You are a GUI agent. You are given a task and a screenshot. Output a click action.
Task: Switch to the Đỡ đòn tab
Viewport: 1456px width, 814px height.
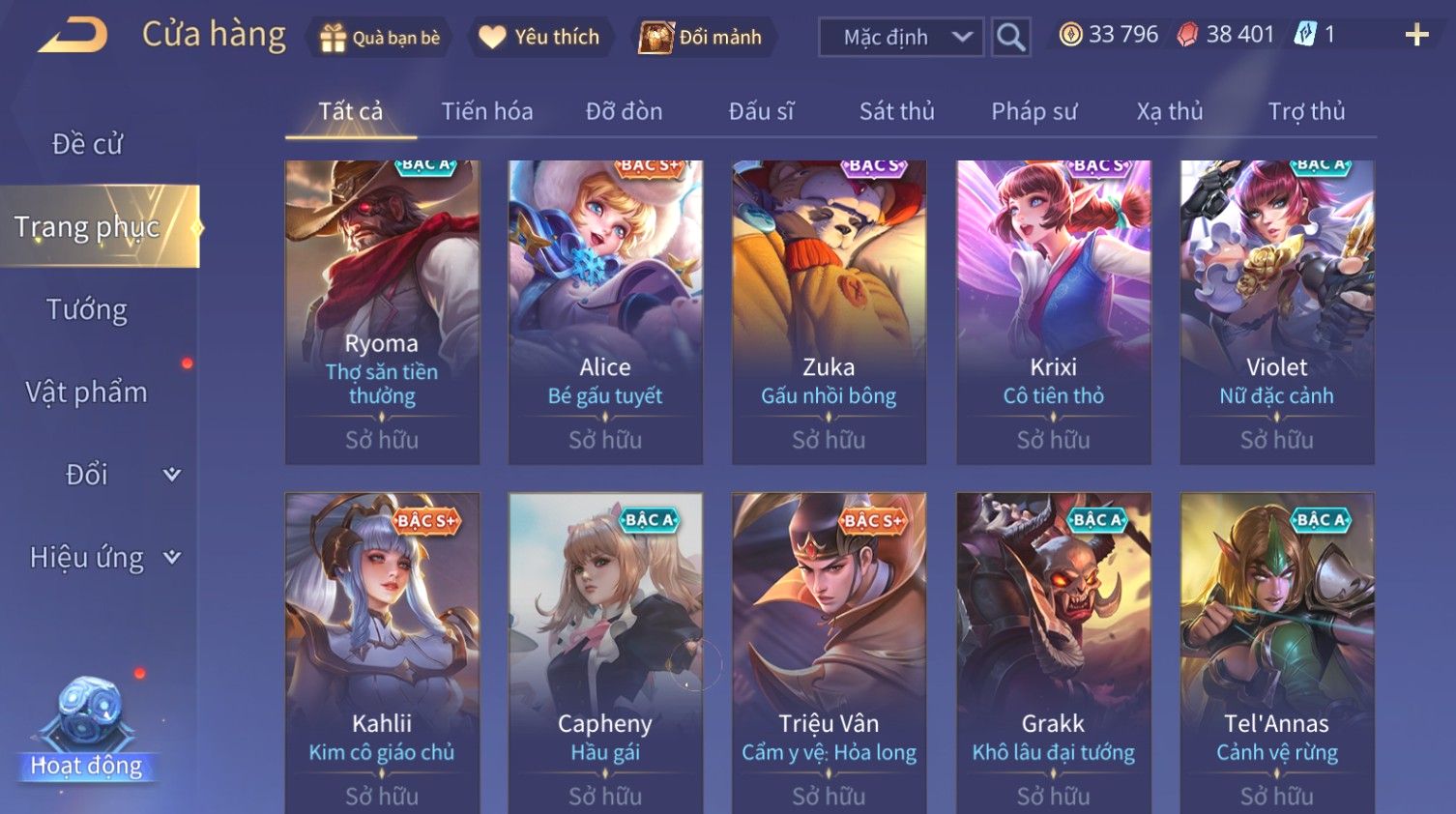(624, 112)
